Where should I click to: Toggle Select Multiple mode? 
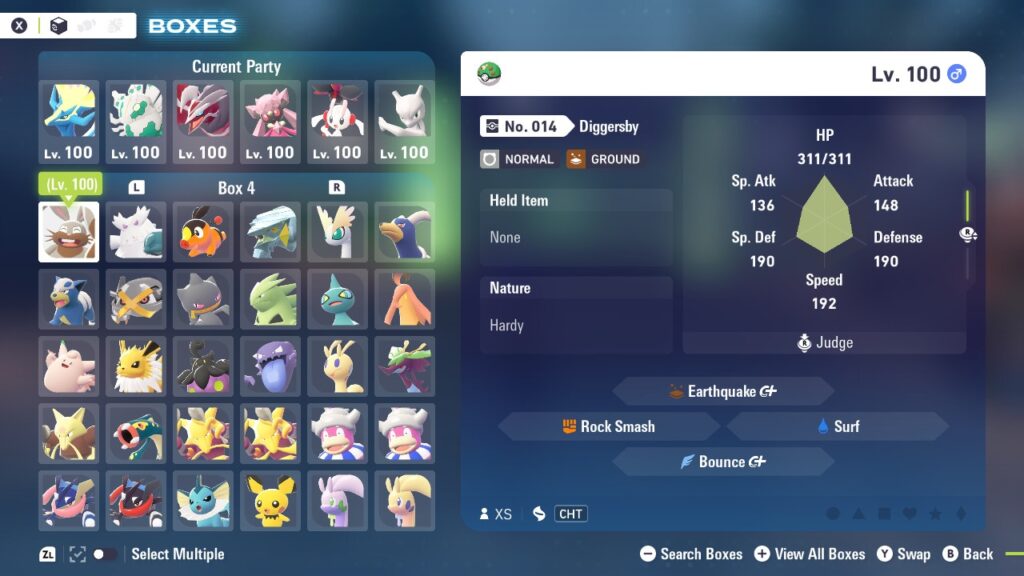[x=103, y=554]
